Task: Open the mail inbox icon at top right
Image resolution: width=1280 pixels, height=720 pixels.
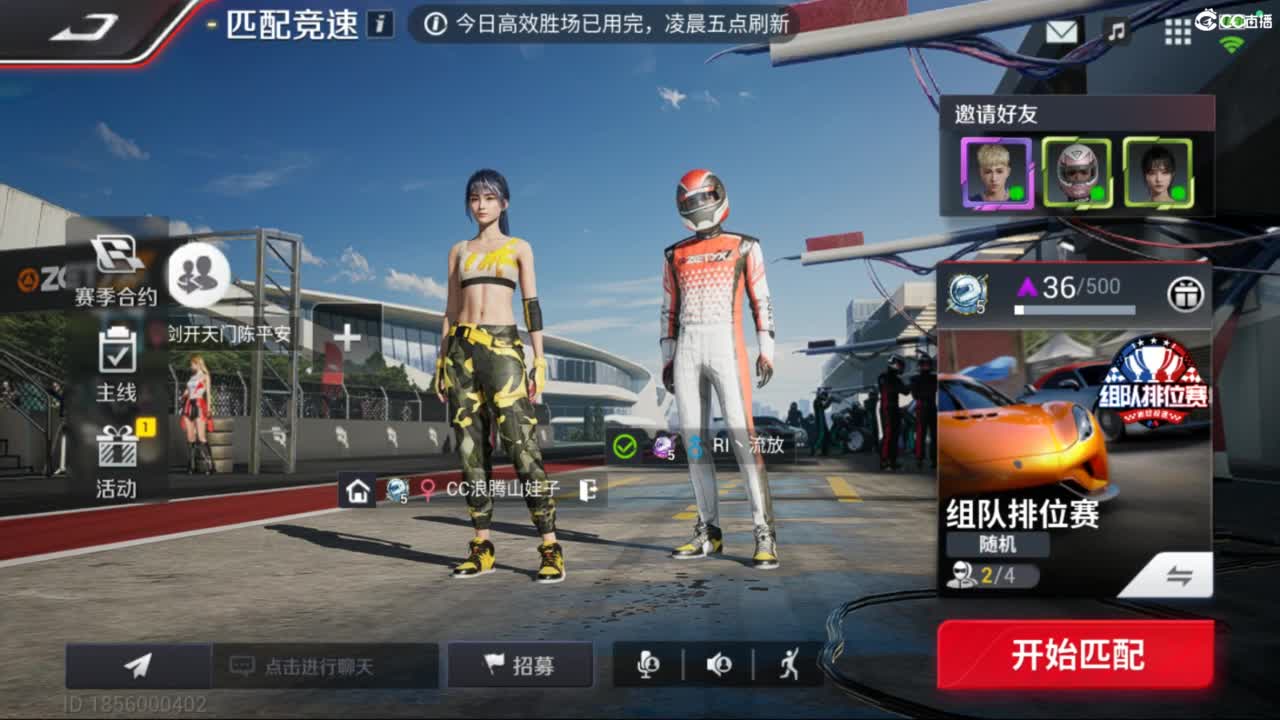Action: point(1062,30)
